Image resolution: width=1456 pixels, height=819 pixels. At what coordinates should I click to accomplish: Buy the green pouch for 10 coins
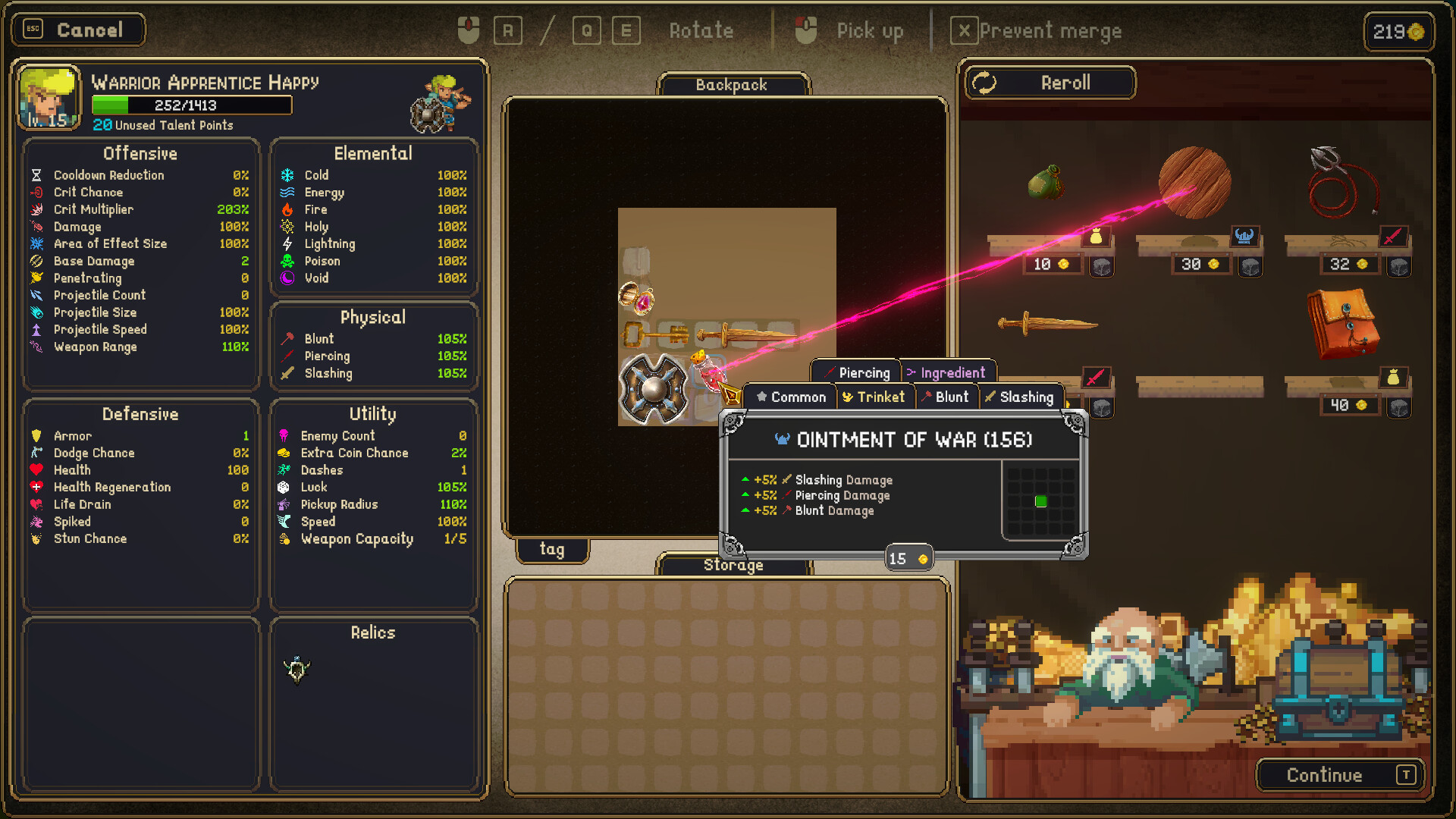click(1046, 183)
